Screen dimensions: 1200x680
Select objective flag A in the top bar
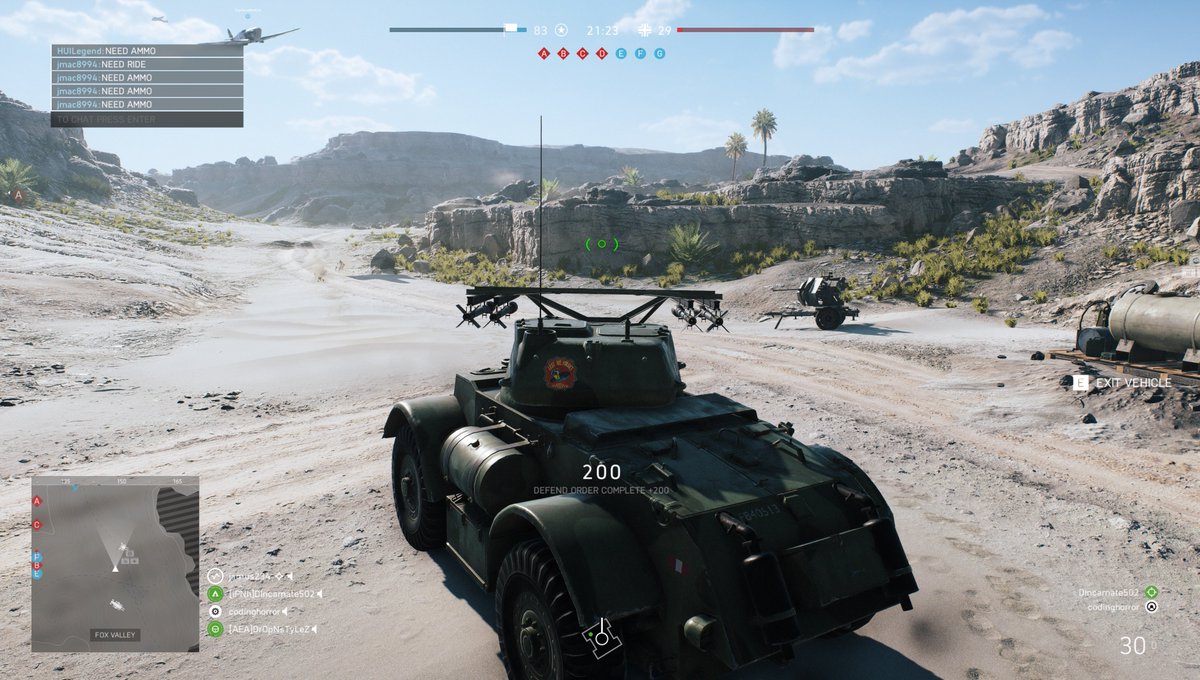[543, 53]
